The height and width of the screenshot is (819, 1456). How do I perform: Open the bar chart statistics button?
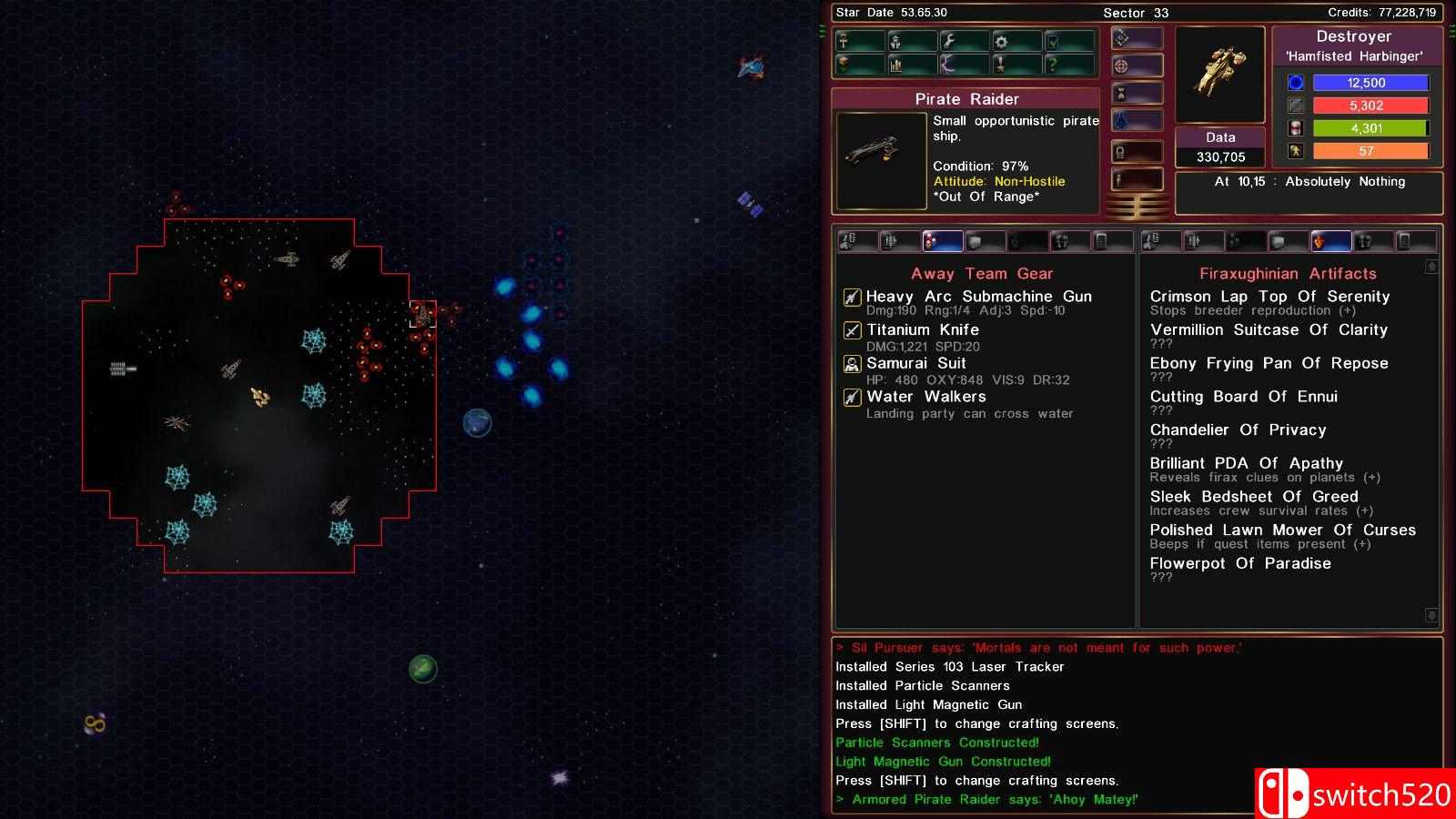pyautogui.click(x=912, y=65)
